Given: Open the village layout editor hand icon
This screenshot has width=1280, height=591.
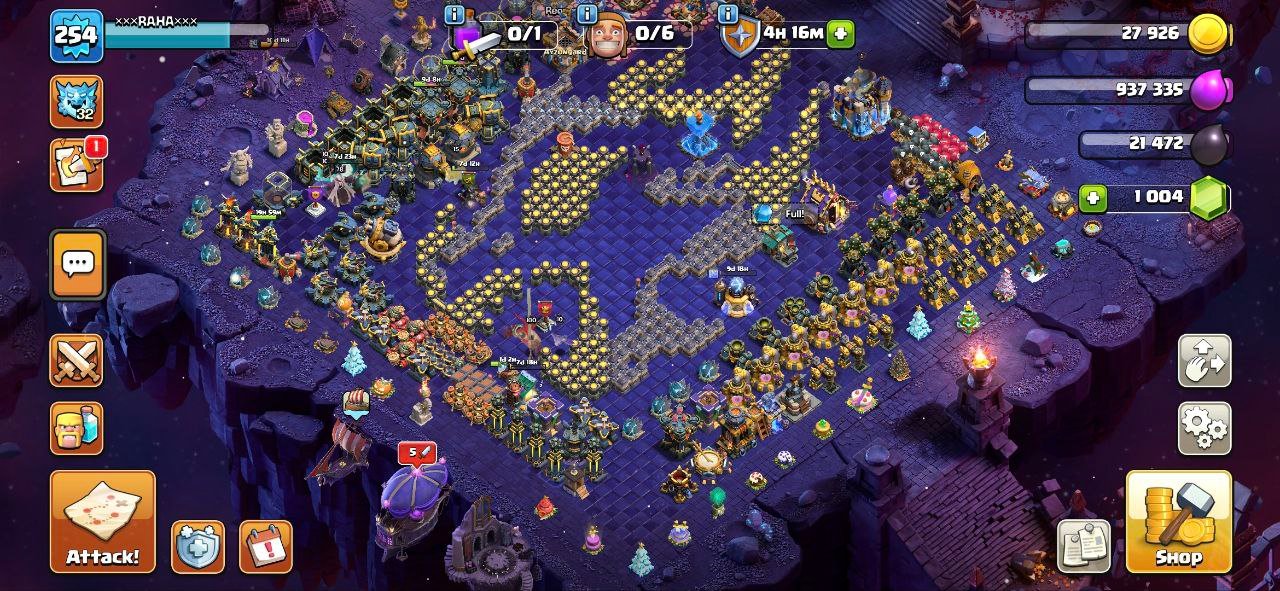Looking at the screenshot, I should [x=1204, y=361].
